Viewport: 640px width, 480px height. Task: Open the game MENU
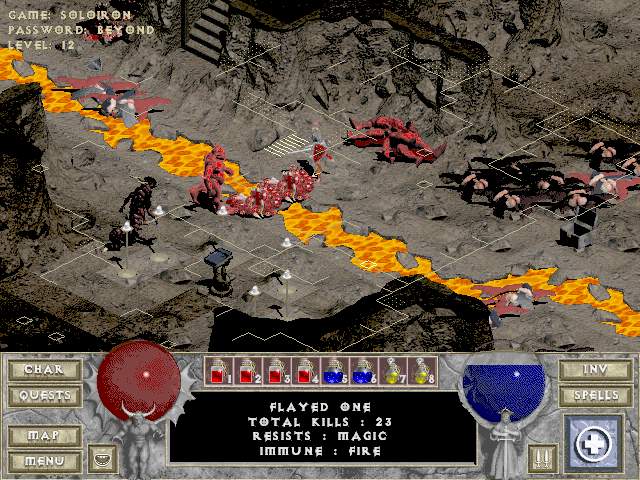pyautogui.click(x=43, y=461)
